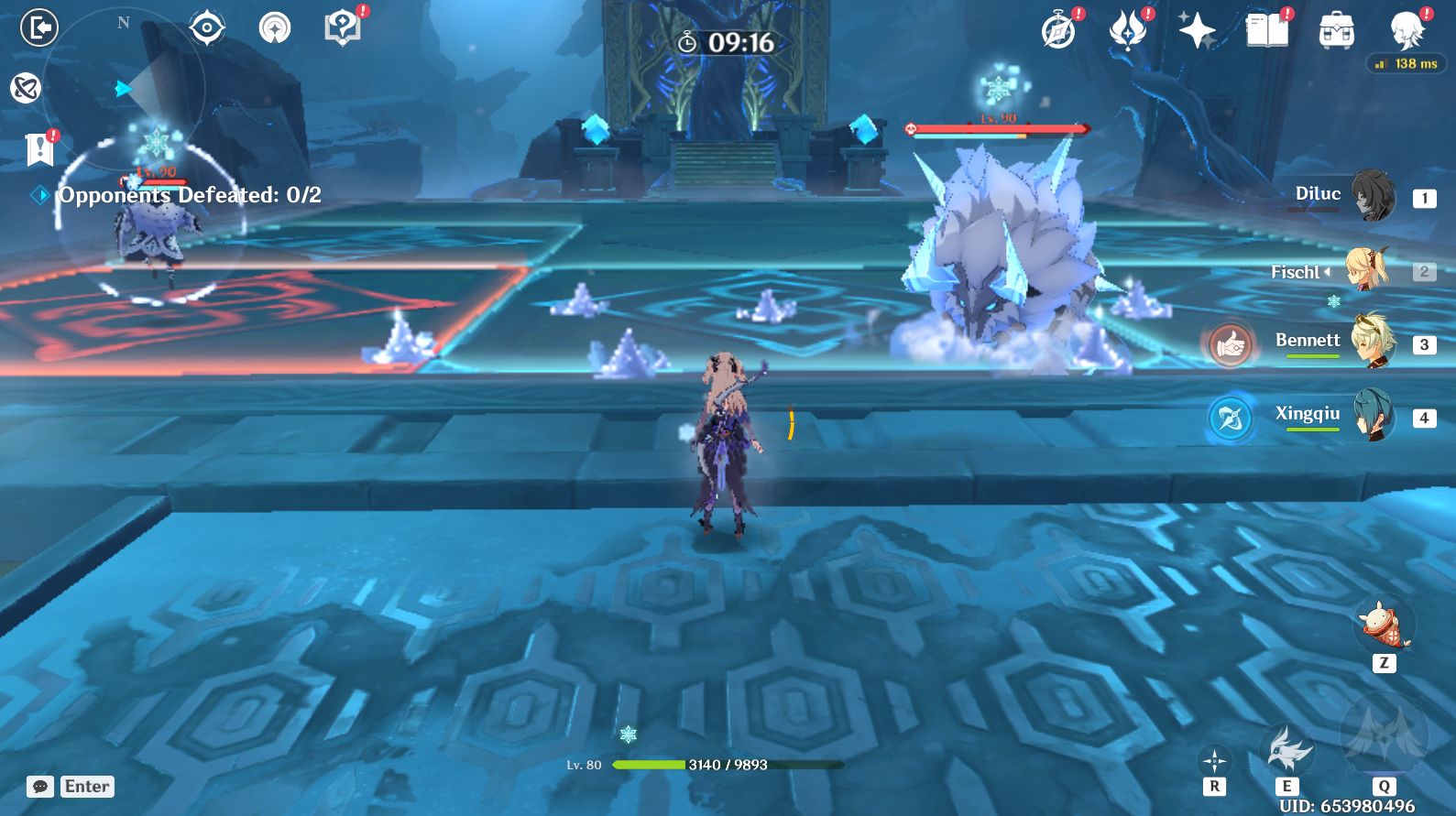Open the Battle Pass wings icon

[1129, 27]
